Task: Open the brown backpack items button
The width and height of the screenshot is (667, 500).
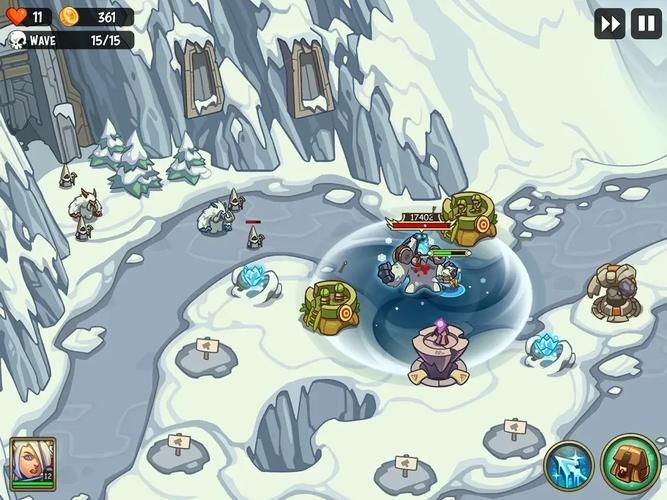Action: point(631,463)
